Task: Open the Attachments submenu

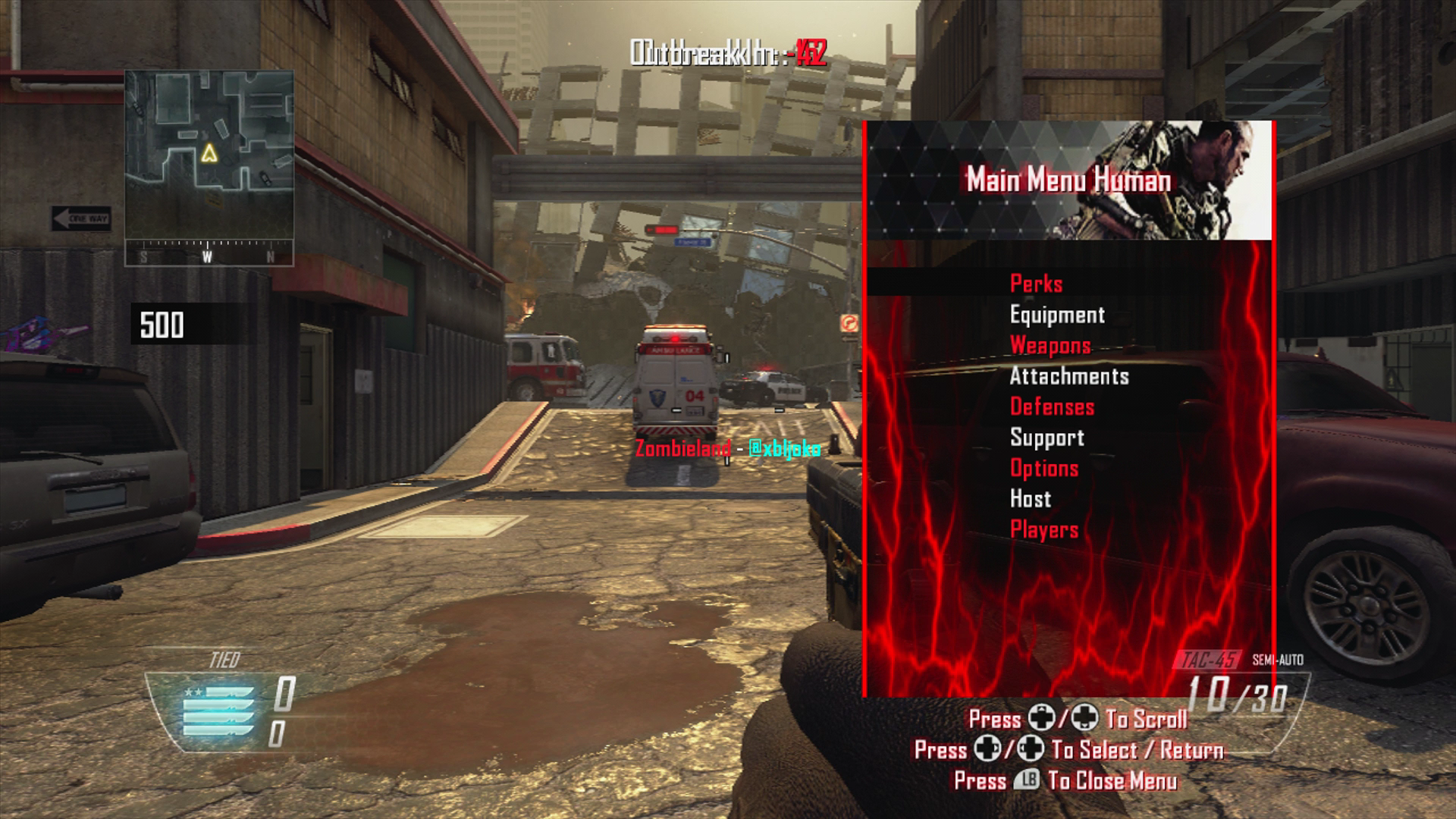Action: [x=1070, y=376]
